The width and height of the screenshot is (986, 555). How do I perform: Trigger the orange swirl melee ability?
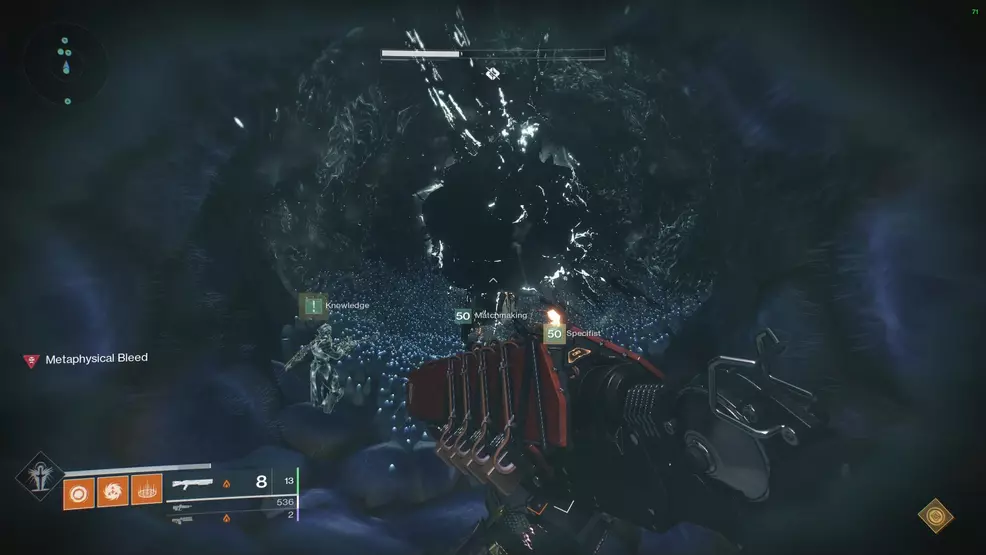pos(113,490)
